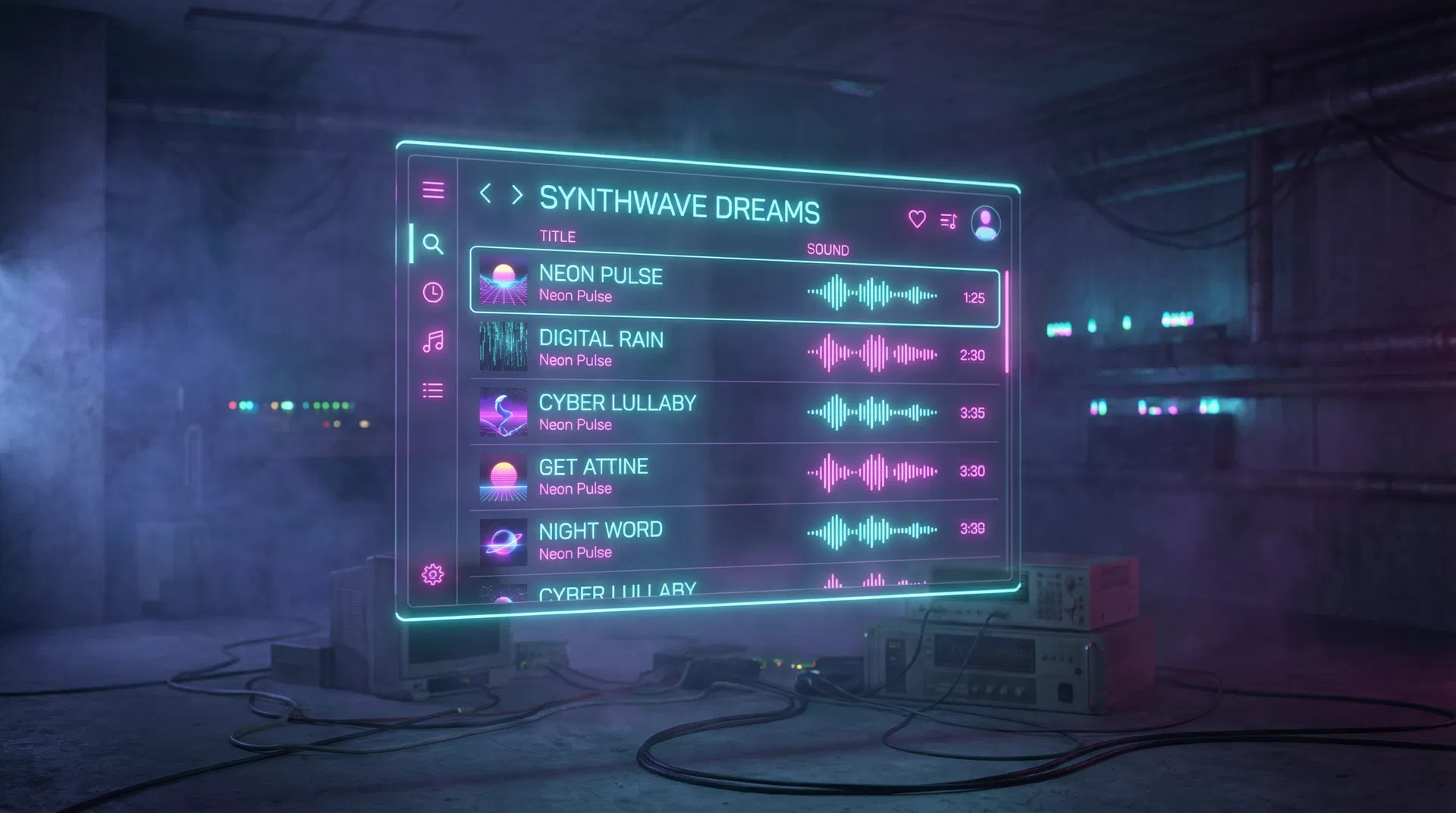This screenshot has height=813, width=1456.
Task: Go back with the left arrow
Action: click(486, 193)
